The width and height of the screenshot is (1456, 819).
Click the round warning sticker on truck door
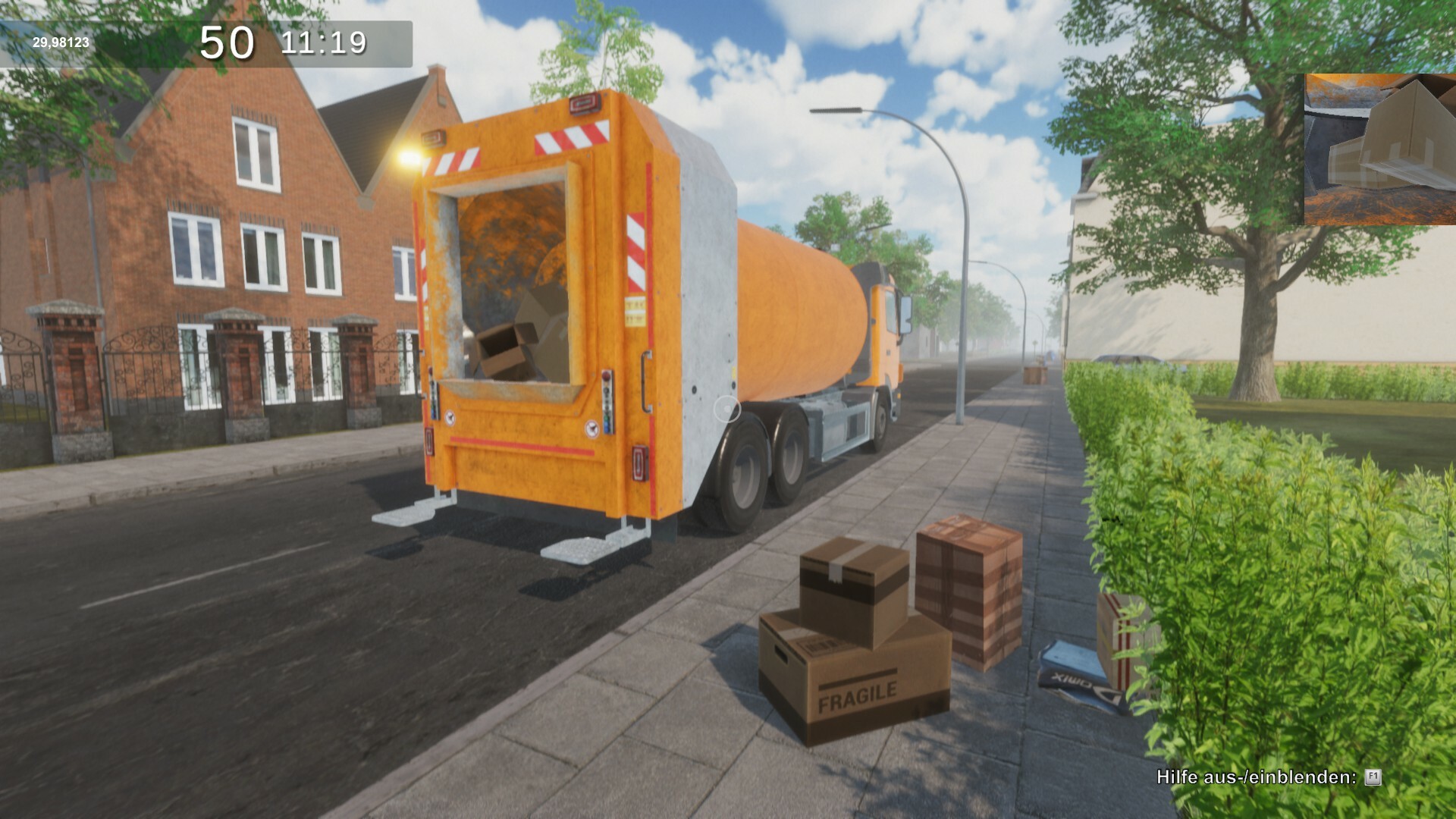[x=592, y=428]
